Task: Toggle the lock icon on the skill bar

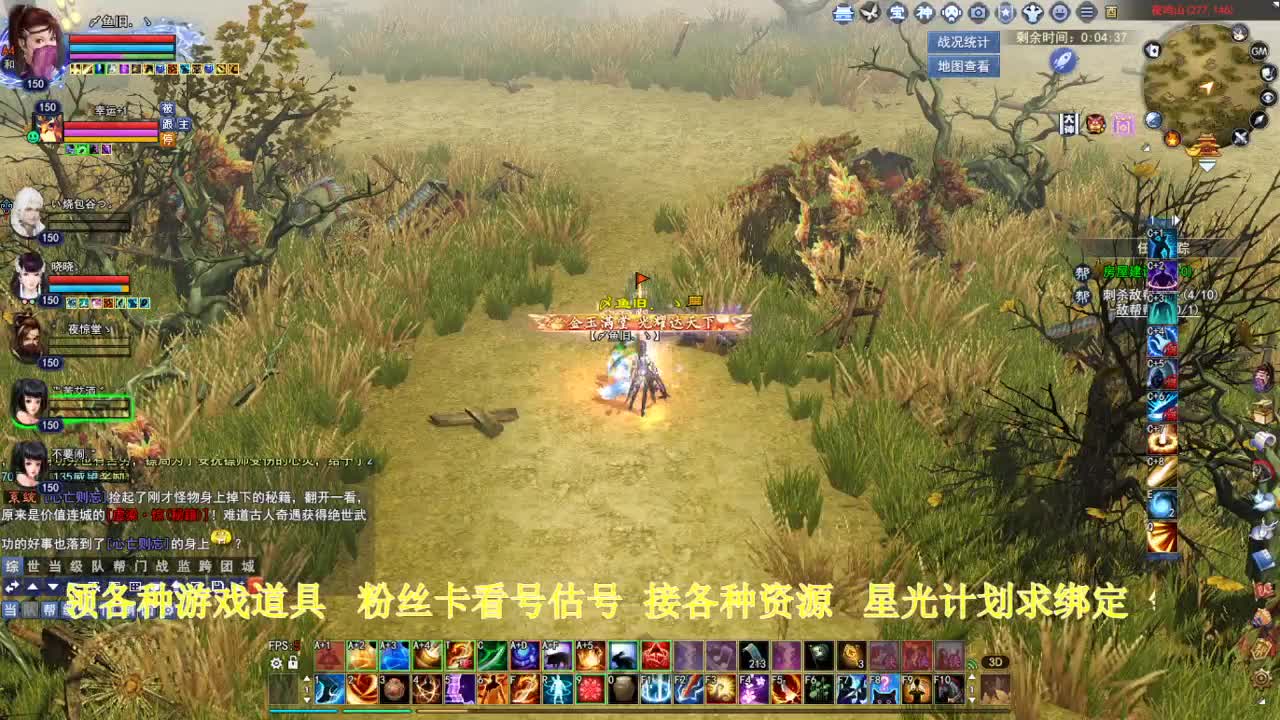Action: pyautogui.click(x=293, y=663)
